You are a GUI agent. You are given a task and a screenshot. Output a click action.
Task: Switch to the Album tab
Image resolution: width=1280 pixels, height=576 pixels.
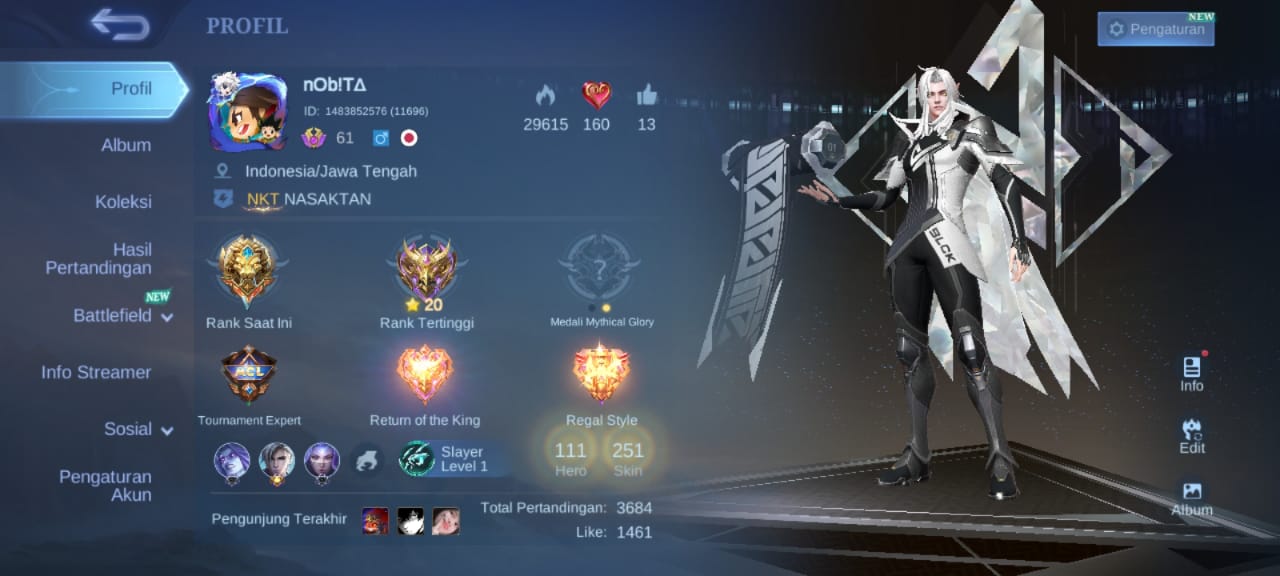(x=126, y=145)
